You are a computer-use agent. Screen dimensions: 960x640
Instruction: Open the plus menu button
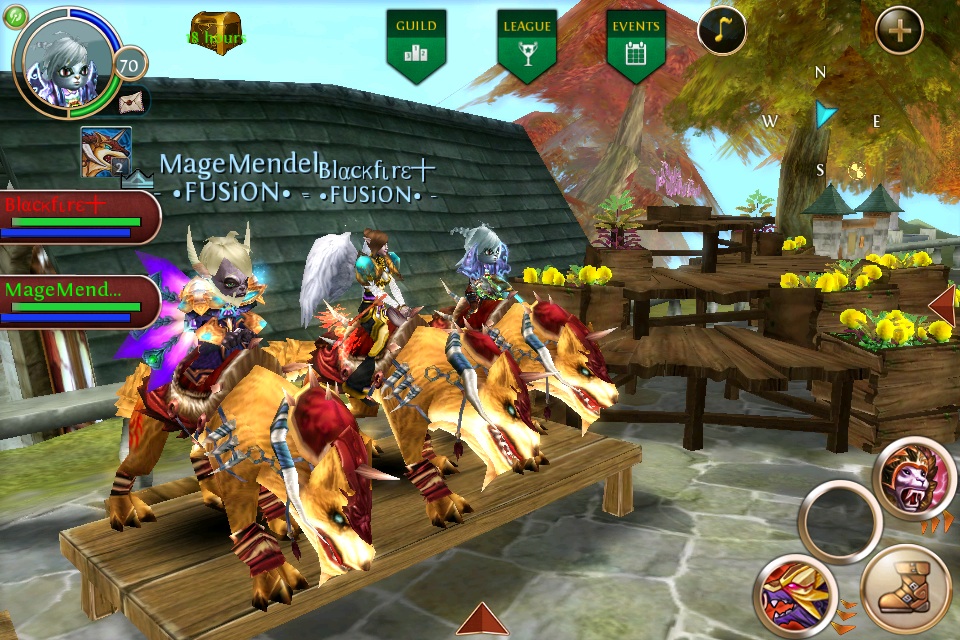click(x=899, y=30)
